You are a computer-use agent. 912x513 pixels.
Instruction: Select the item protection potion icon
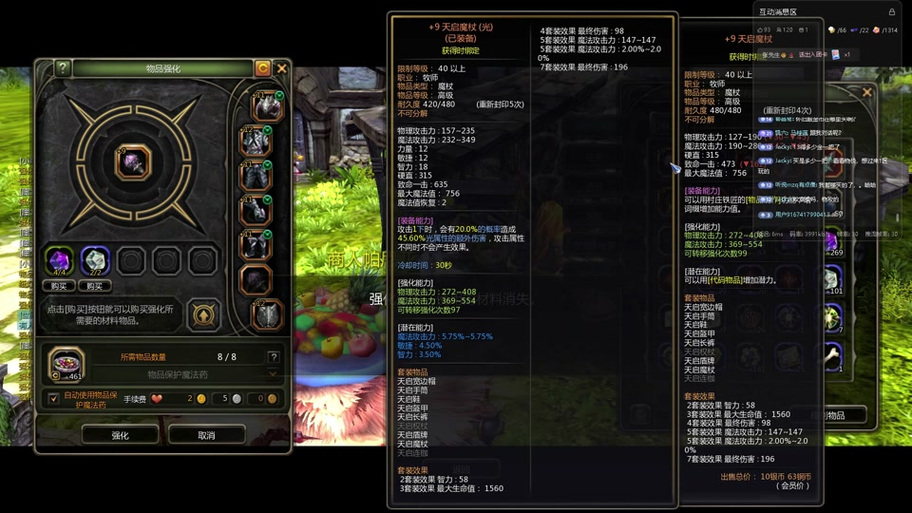tap(66, 363)
